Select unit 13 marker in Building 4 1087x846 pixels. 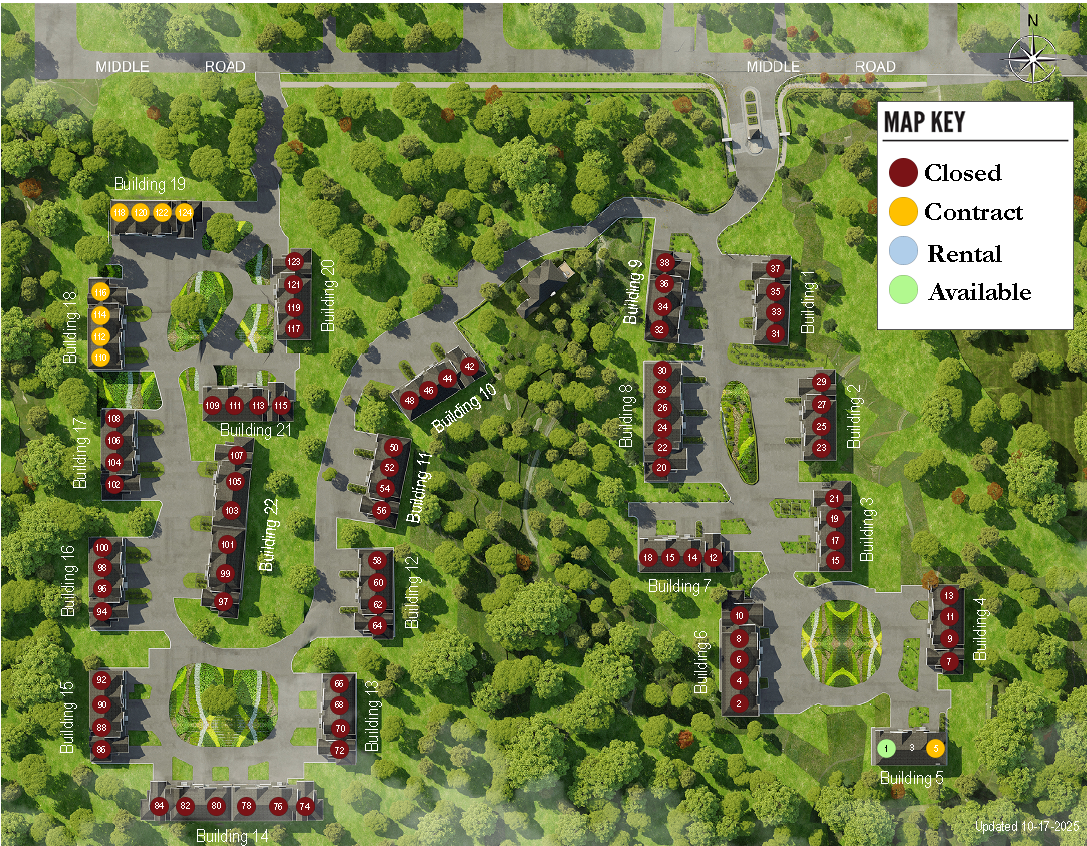tap(950, 596)
